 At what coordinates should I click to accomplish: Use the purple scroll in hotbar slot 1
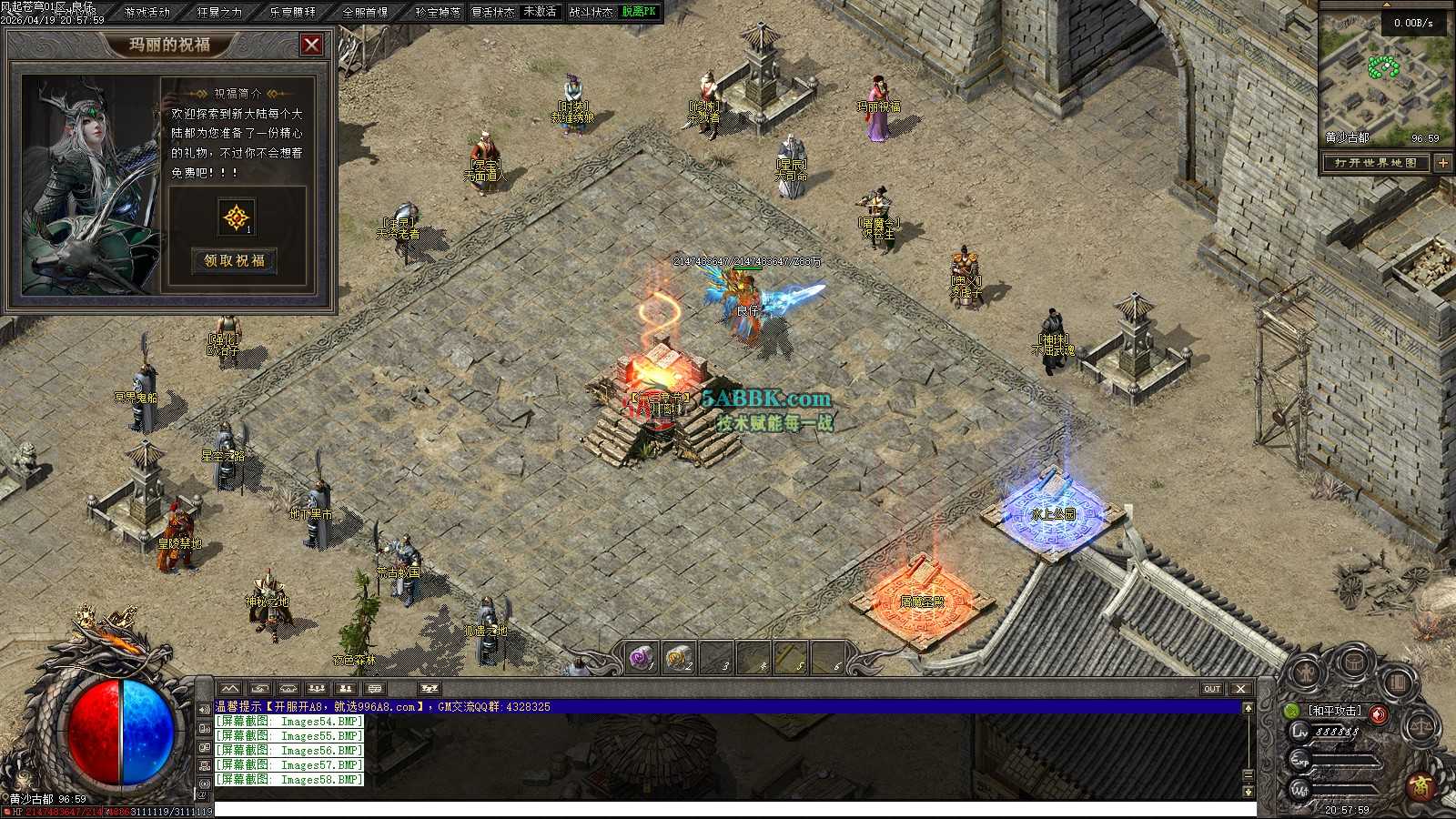point(642,657)
